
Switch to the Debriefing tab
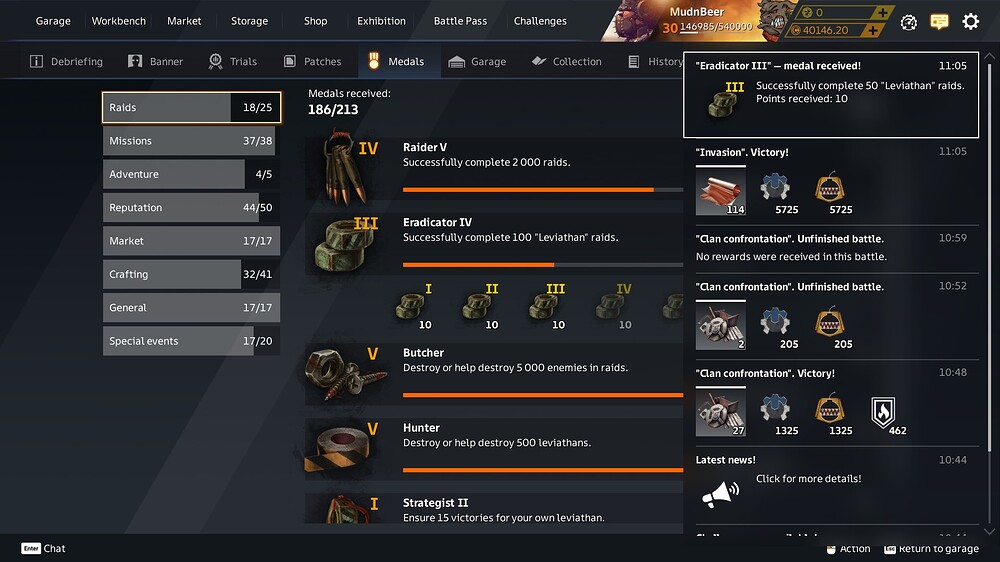pos(67,62)
